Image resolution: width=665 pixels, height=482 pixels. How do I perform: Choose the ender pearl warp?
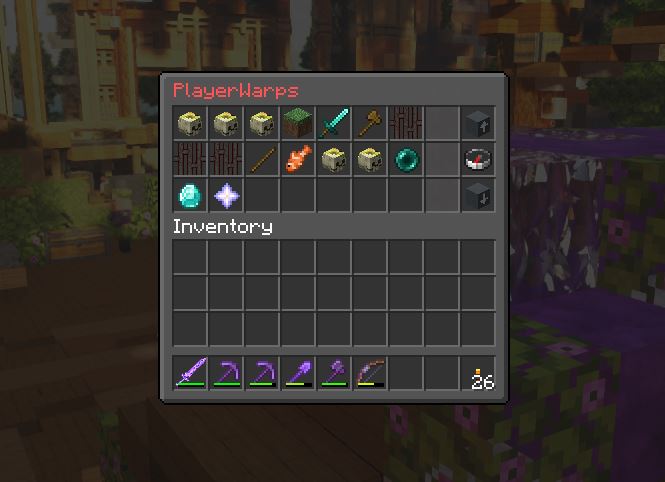click(x=405, y=159)
